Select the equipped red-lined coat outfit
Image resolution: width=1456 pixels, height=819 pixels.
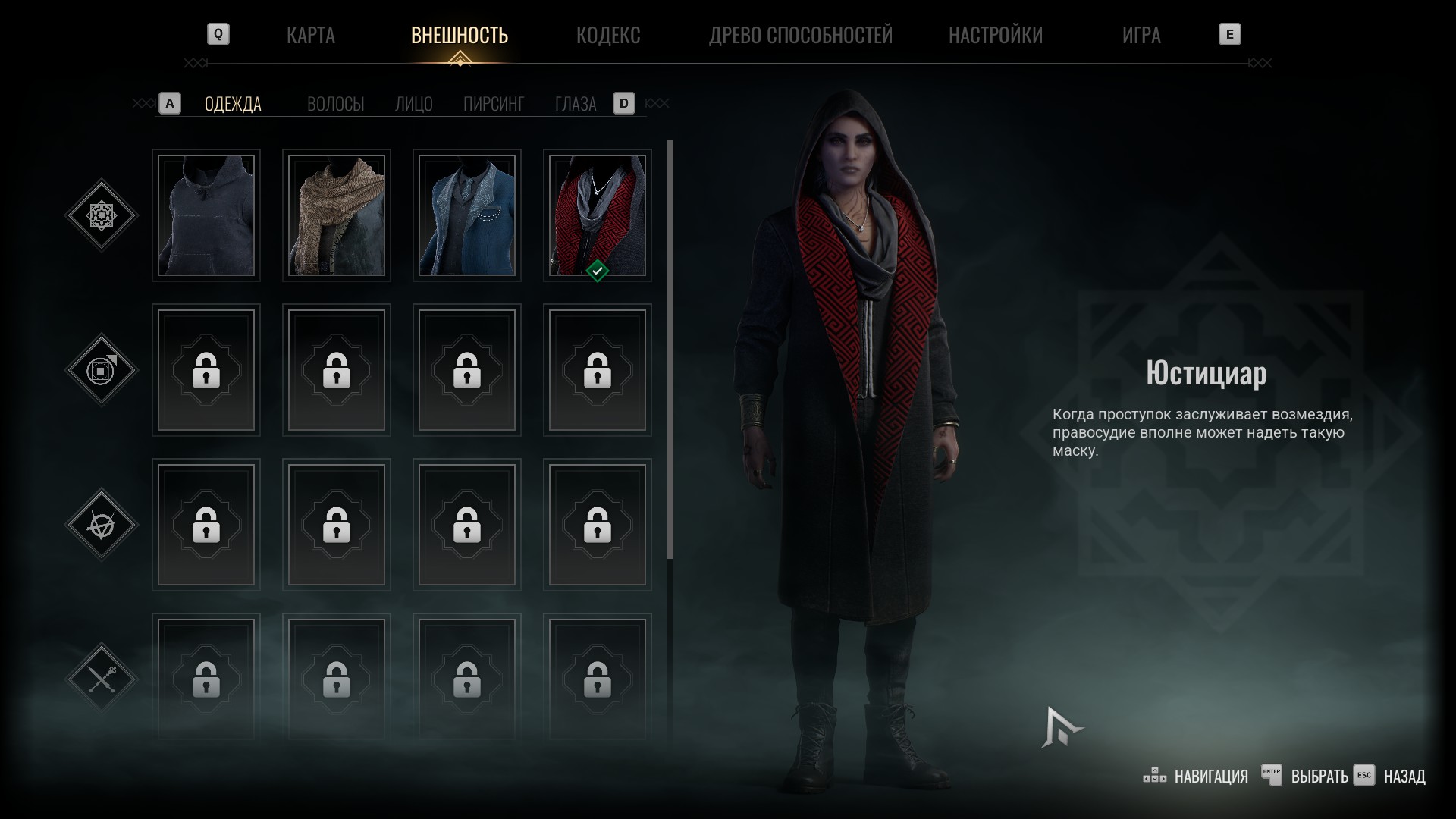click(x=598, y=215)
